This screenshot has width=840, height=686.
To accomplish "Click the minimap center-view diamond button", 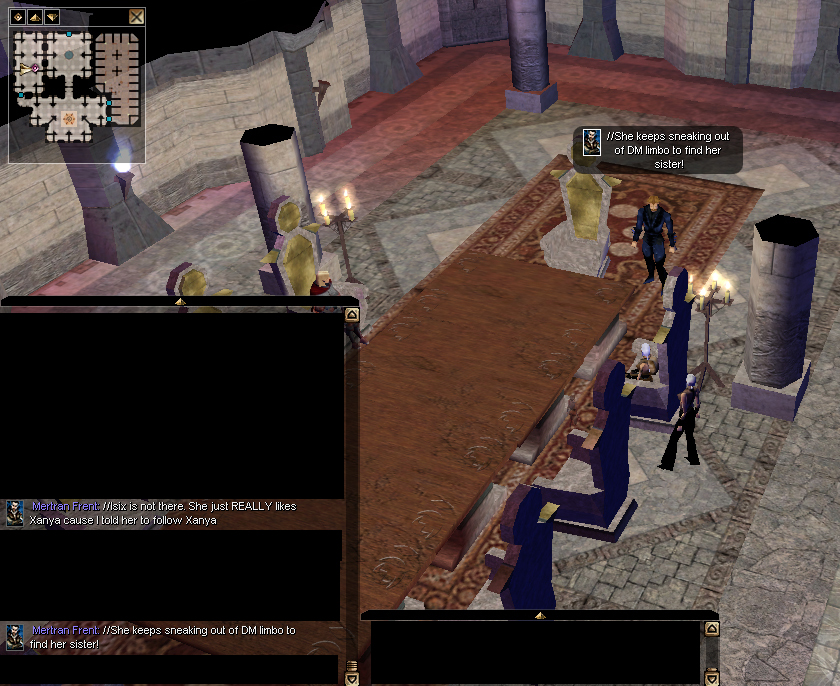I will tap(18, 16).
